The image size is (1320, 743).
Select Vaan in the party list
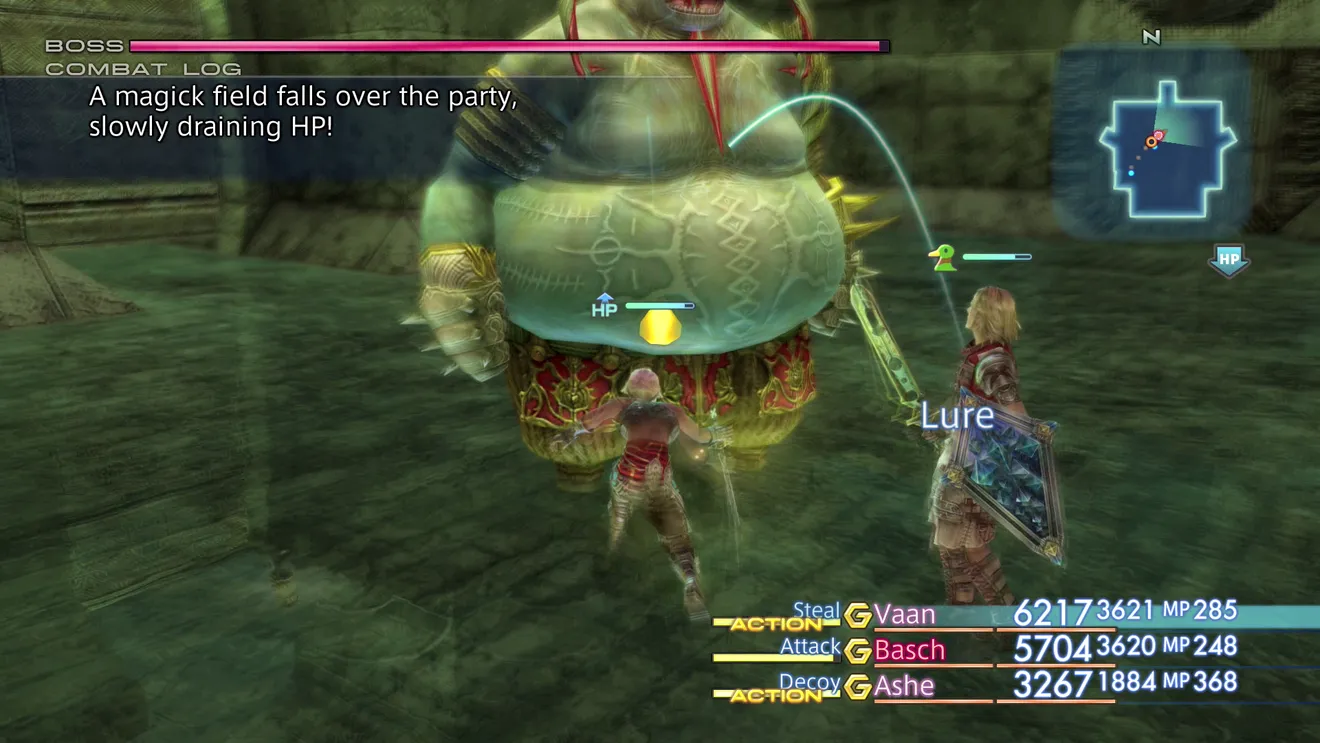click(x=905, y=614)
